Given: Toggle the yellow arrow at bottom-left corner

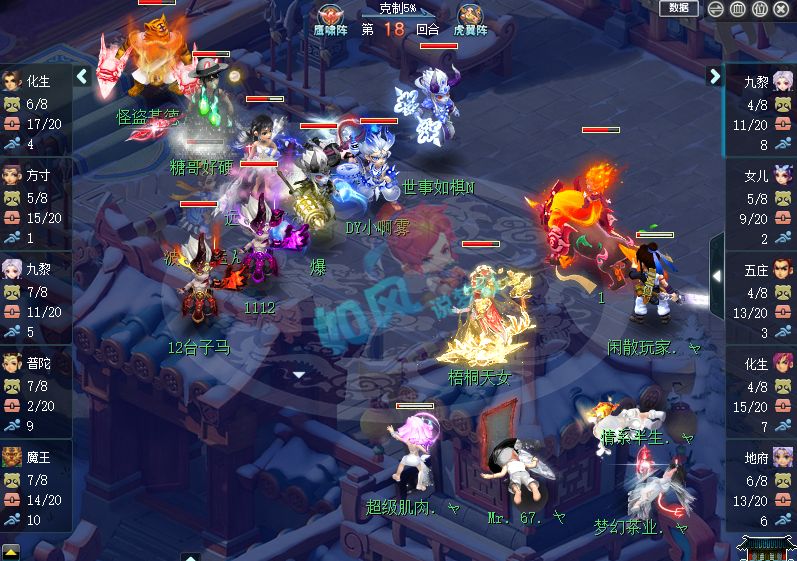Looking at the screenshot, I should point(10,551).
